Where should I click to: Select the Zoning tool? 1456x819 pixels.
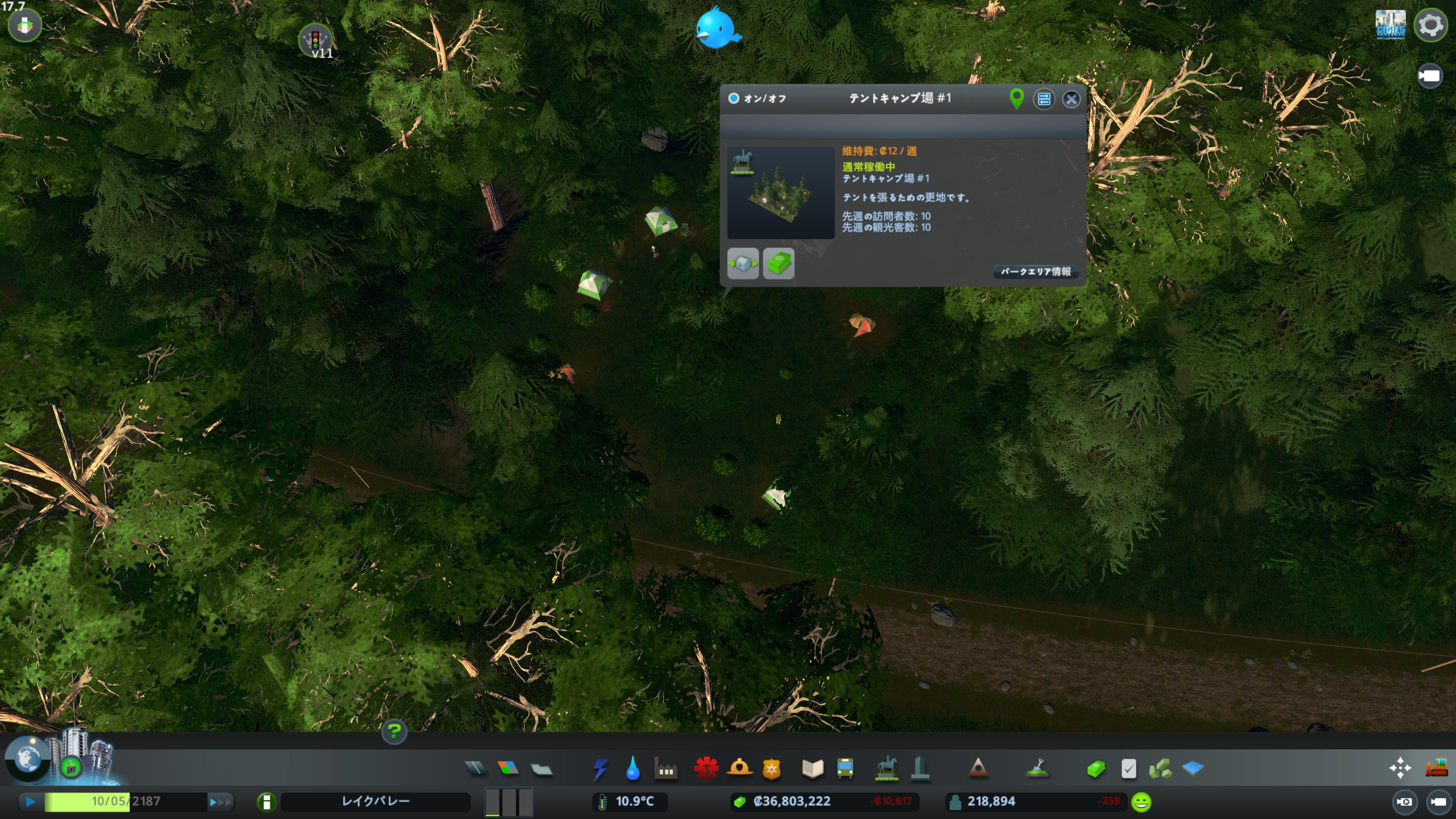point(508,768)
